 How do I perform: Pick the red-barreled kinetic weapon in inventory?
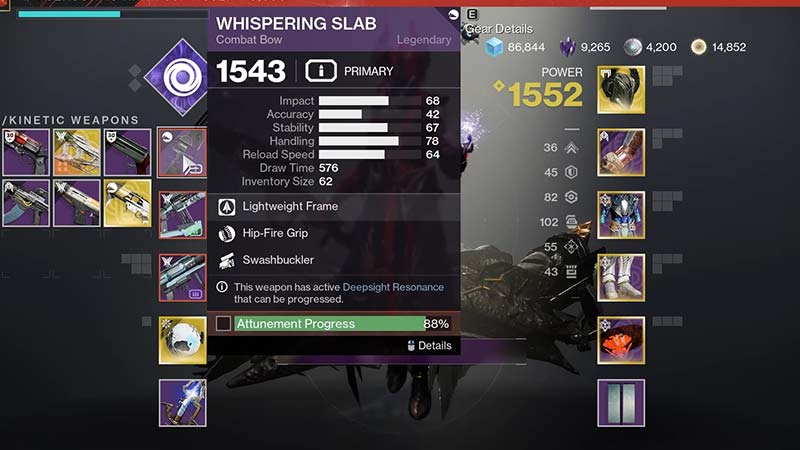(25, 152)
